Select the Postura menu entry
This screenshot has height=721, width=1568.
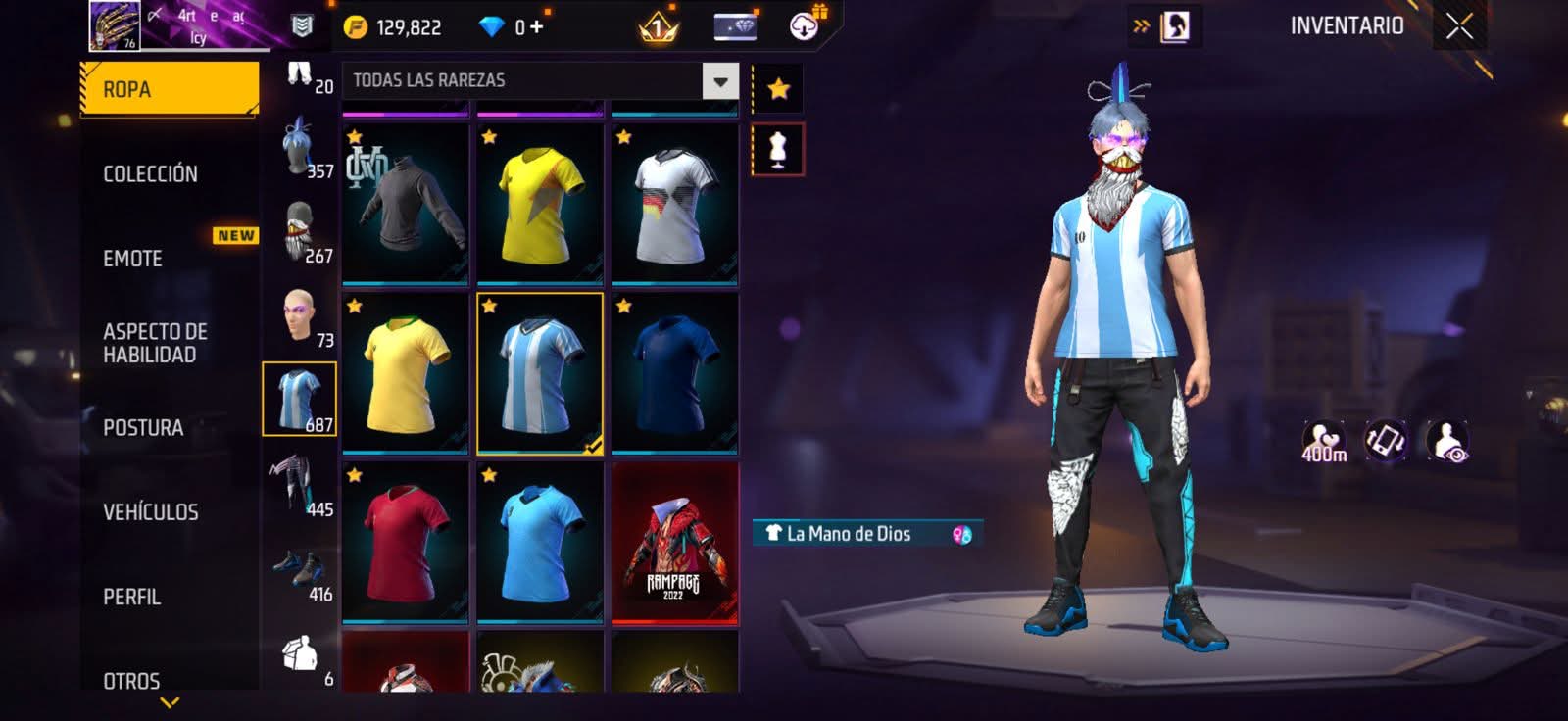143,428
